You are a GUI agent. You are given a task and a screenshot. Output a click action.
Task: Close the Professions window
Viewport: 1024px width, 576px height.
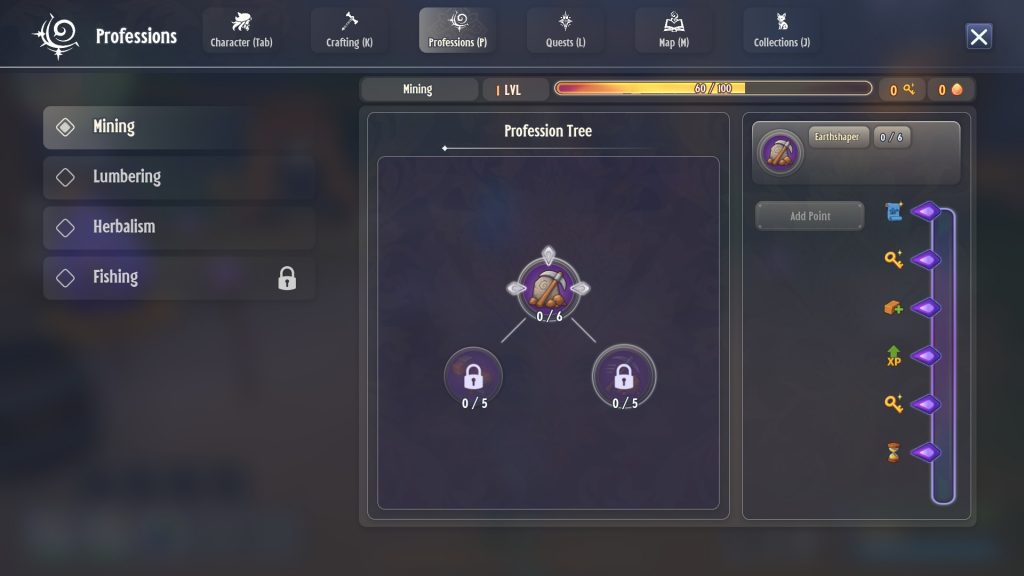tap(979, 37)
